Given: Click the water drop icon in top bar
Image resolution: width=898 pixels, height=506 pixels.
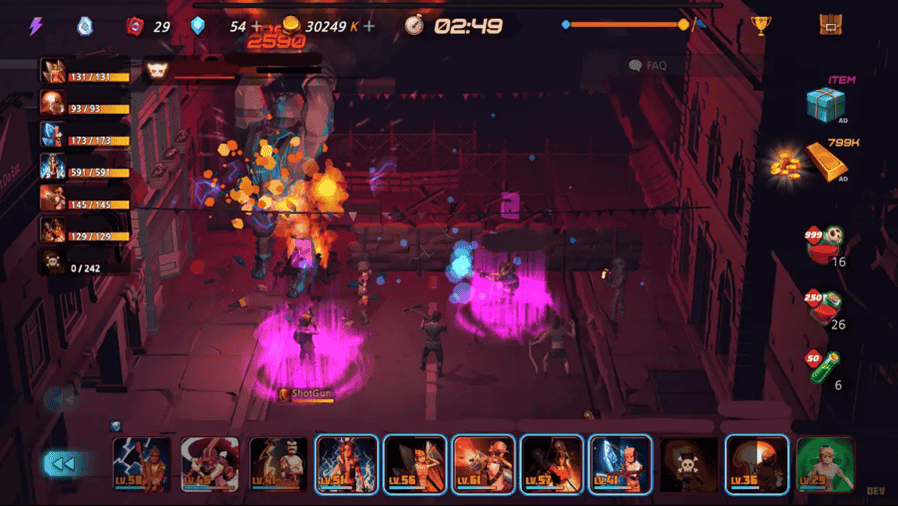Looking at the screenshot, I should coord(85,26).
